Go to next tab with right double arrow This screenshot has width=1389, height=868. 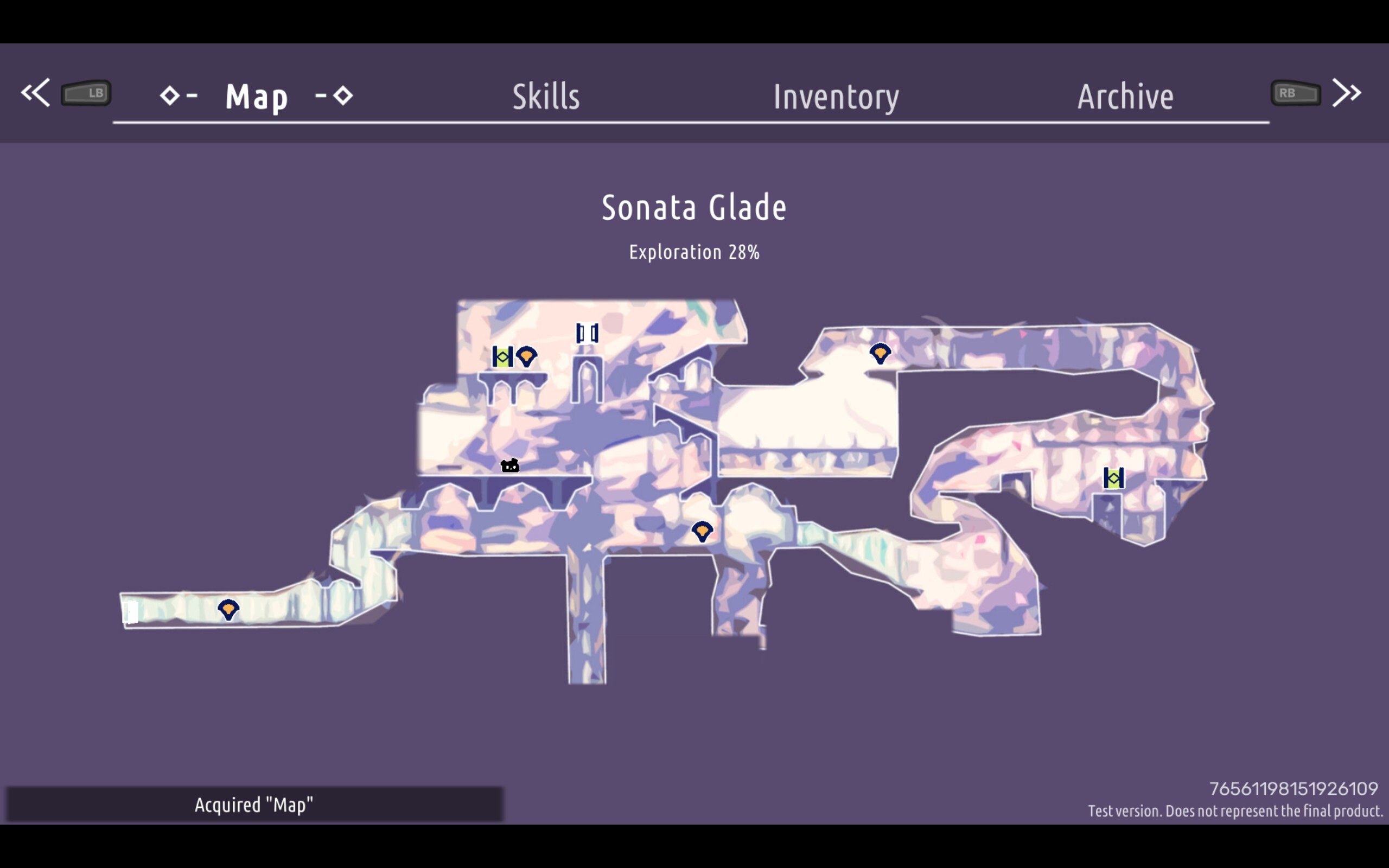tap(1347, 92)
